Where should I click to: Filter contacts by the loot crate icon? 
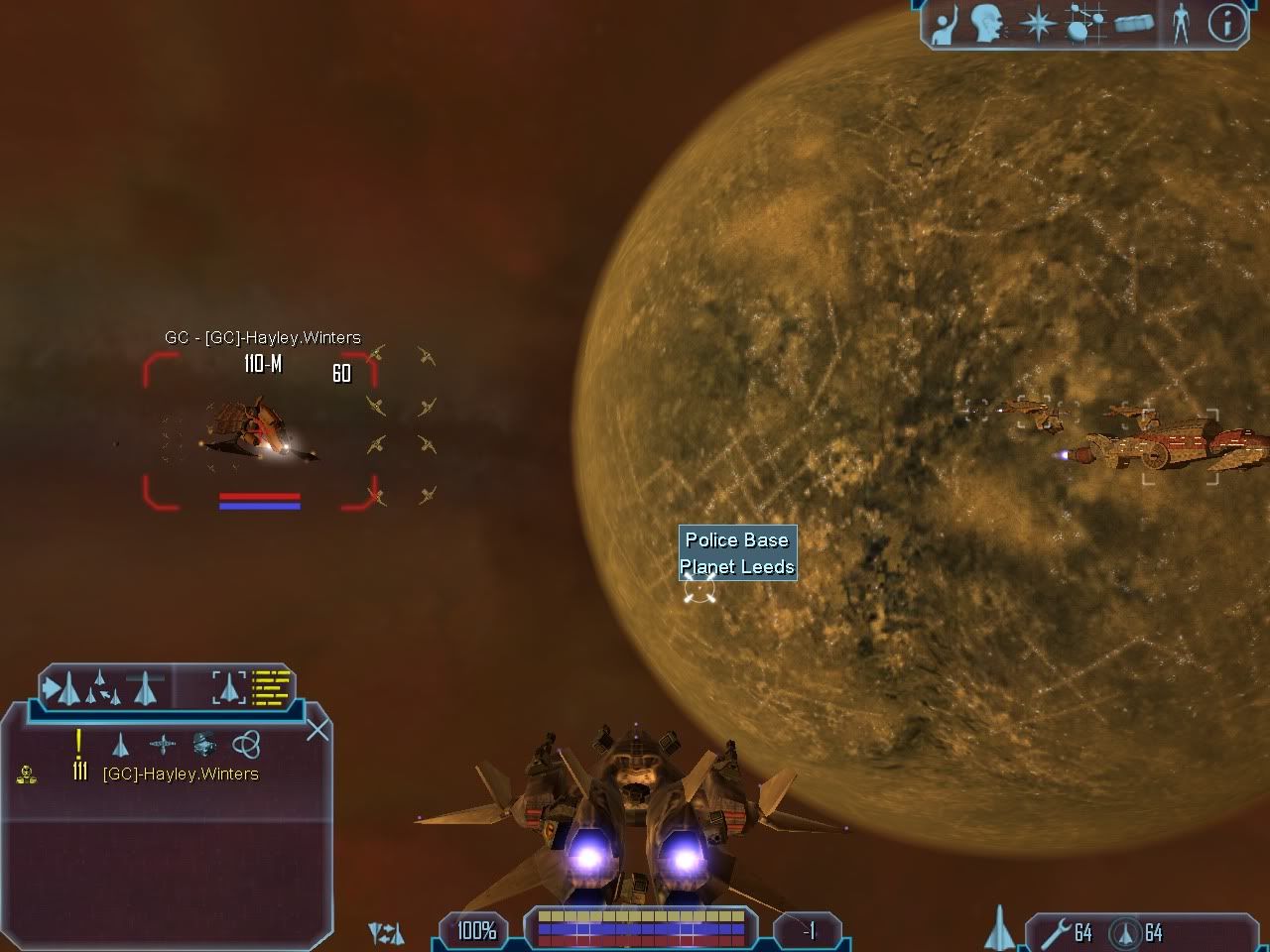click(x=204, y=744)
